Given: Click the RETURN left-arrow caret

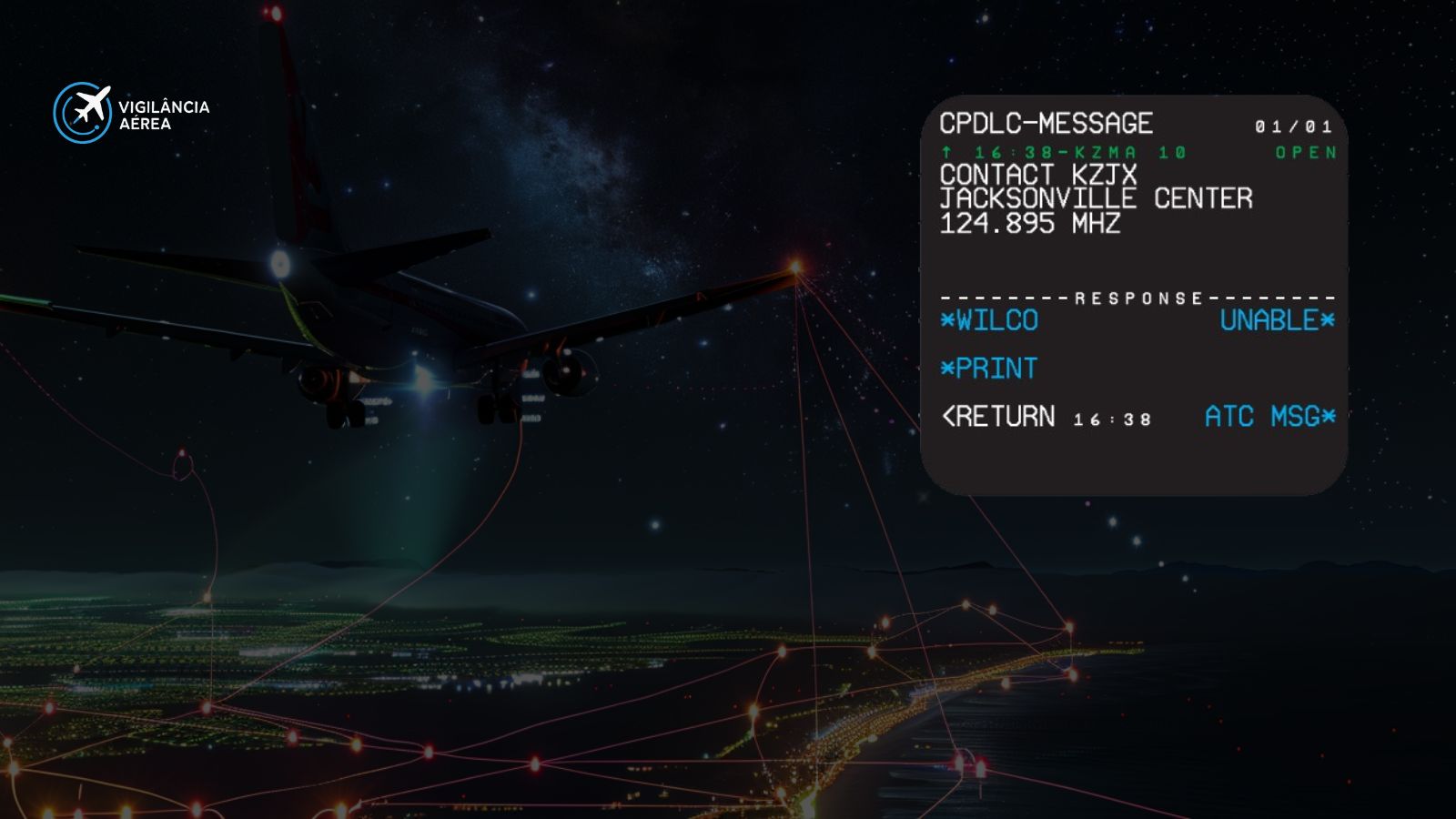Looking at the screenshot, I should [948, 417].
